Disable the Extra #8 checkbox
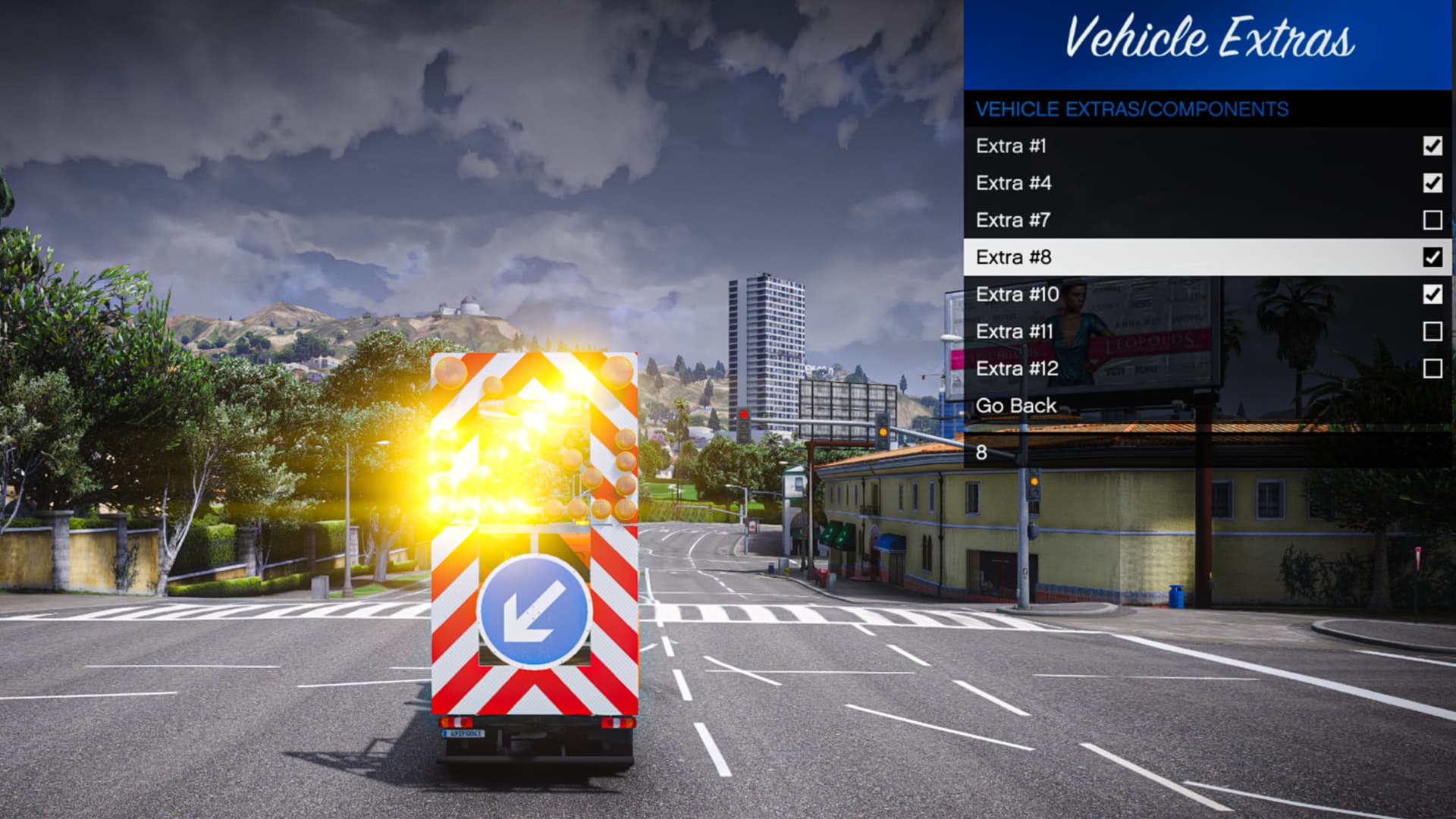 tap(1431, 256)
